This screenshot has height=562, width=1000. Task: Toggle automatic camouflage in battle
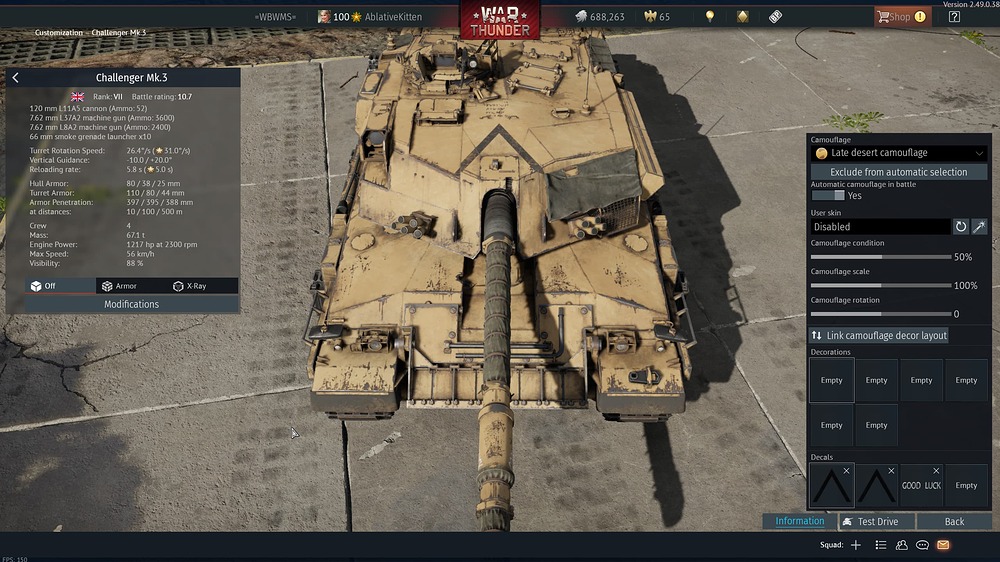(x=828, y=196)
